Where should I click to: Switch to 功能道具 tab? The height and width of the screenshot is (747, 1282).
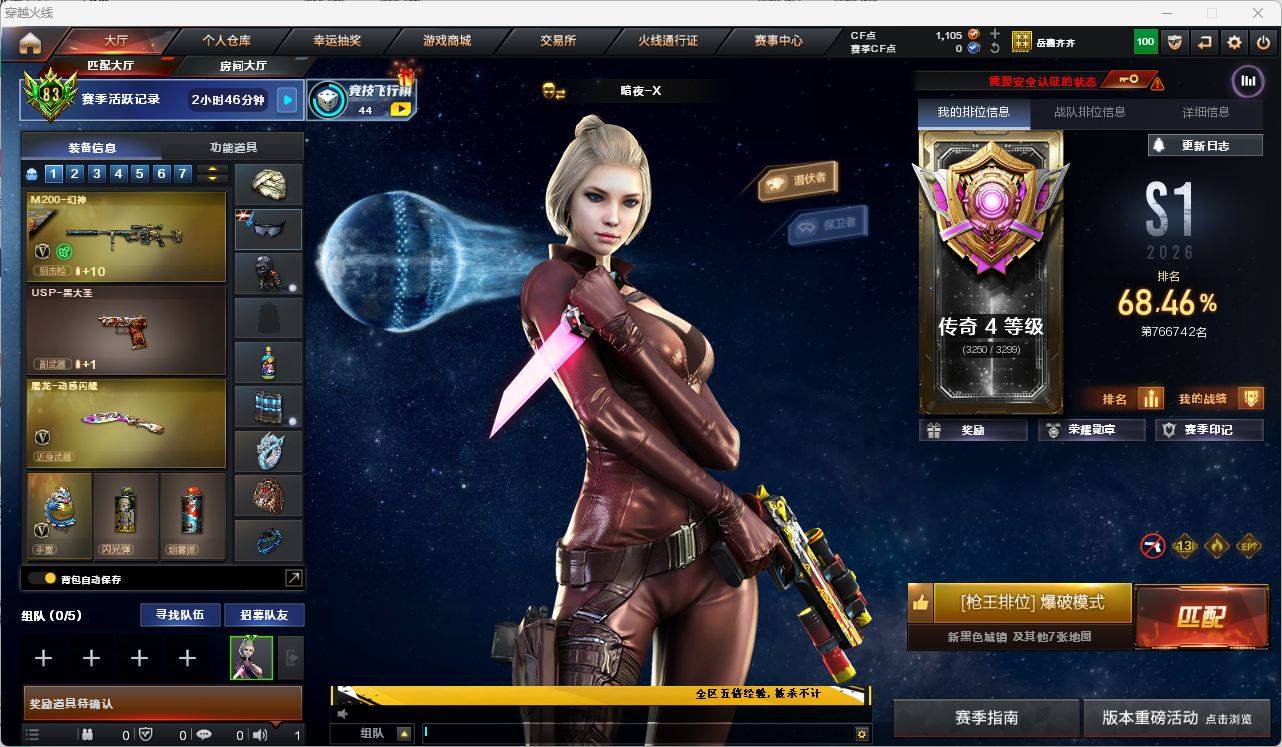point(233,147)
